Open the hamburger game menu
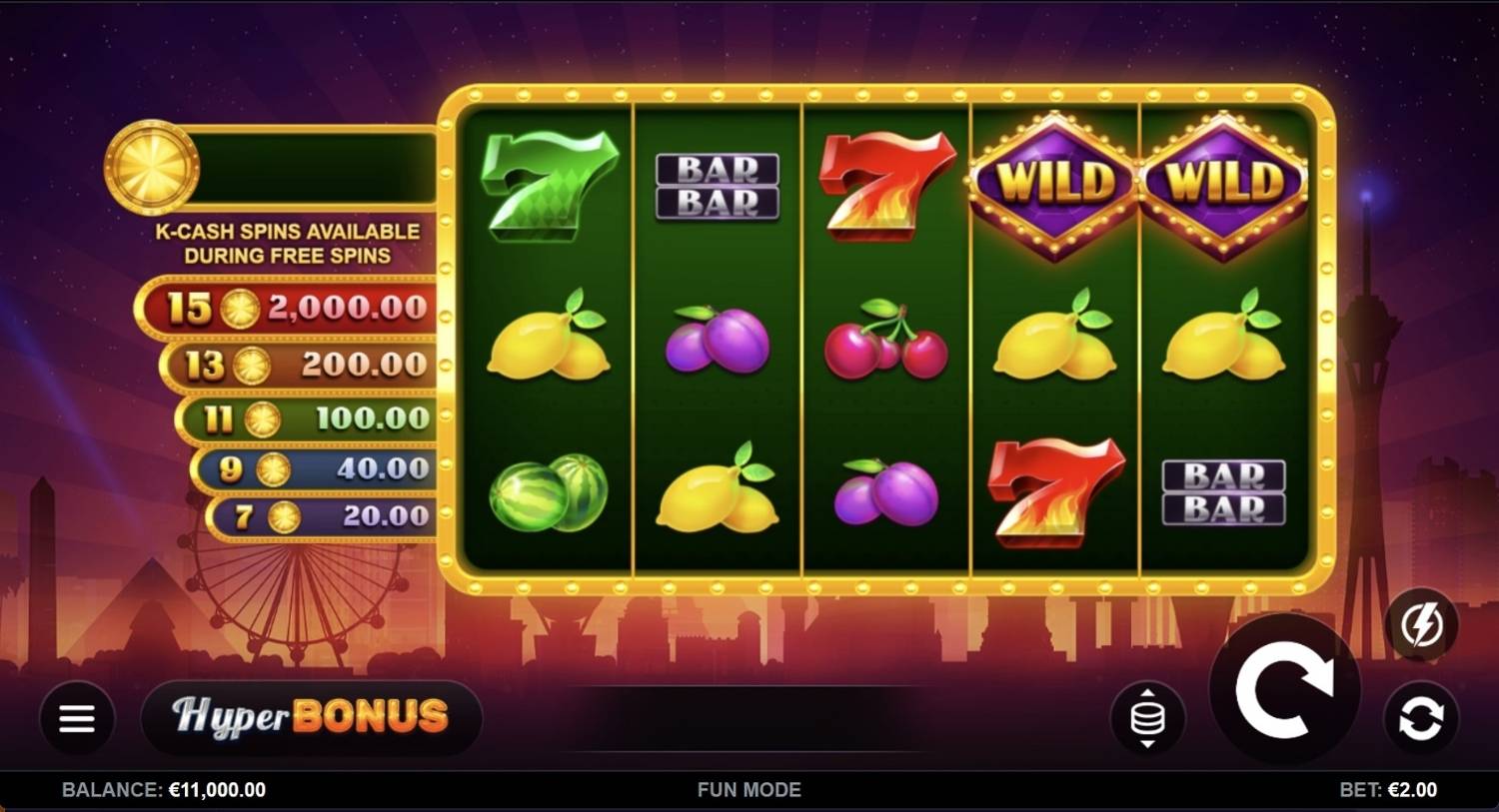The height and width of the screenshot is (812, 1499). 75,718
